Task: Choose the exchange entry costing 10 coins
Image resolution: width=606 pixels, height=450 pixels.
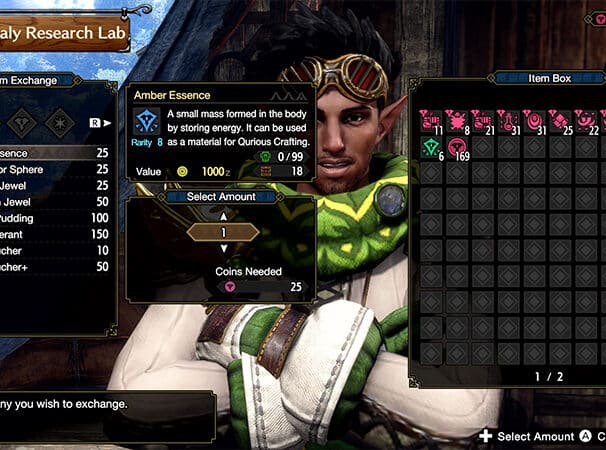Action: click(55, 250)
